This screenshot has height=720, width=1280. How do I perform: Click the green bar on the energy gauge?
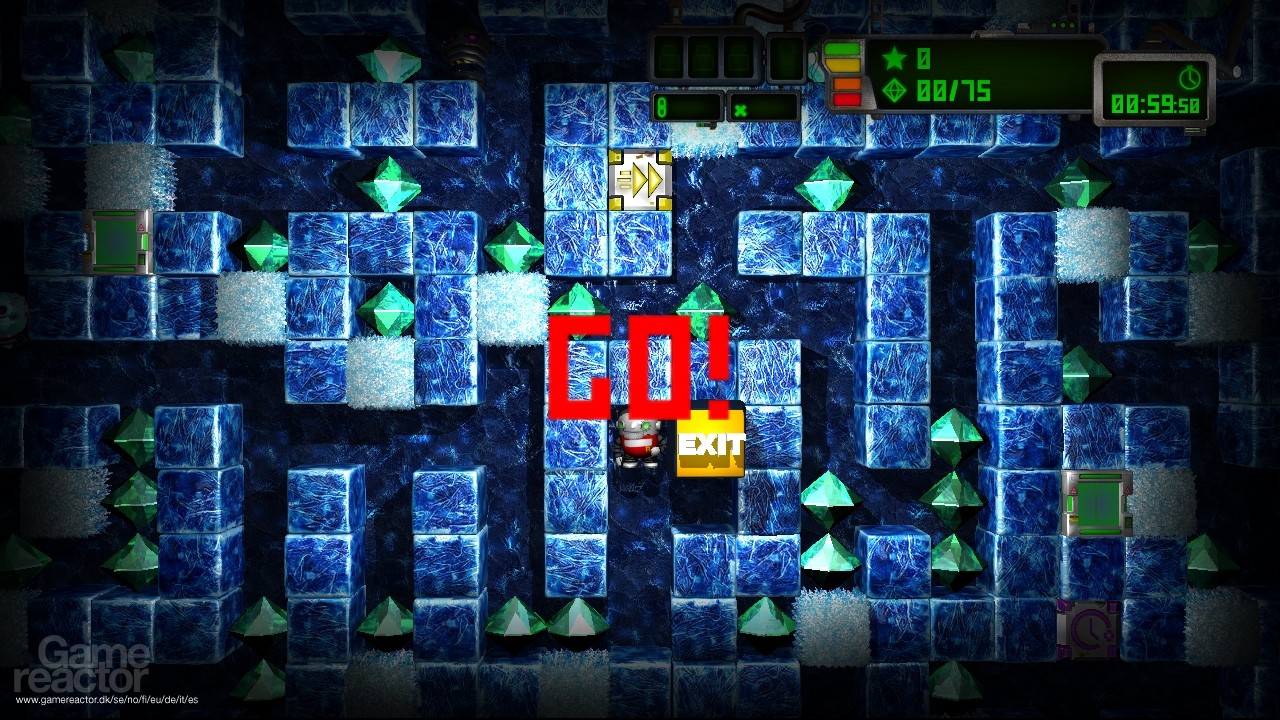pyautogui.click(x=845, y=48)
